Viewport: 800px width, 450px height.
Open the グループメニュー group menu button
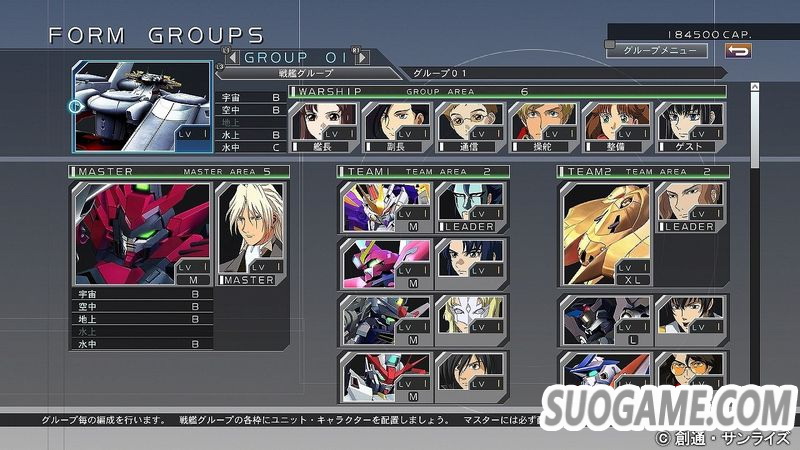(648, 49)
